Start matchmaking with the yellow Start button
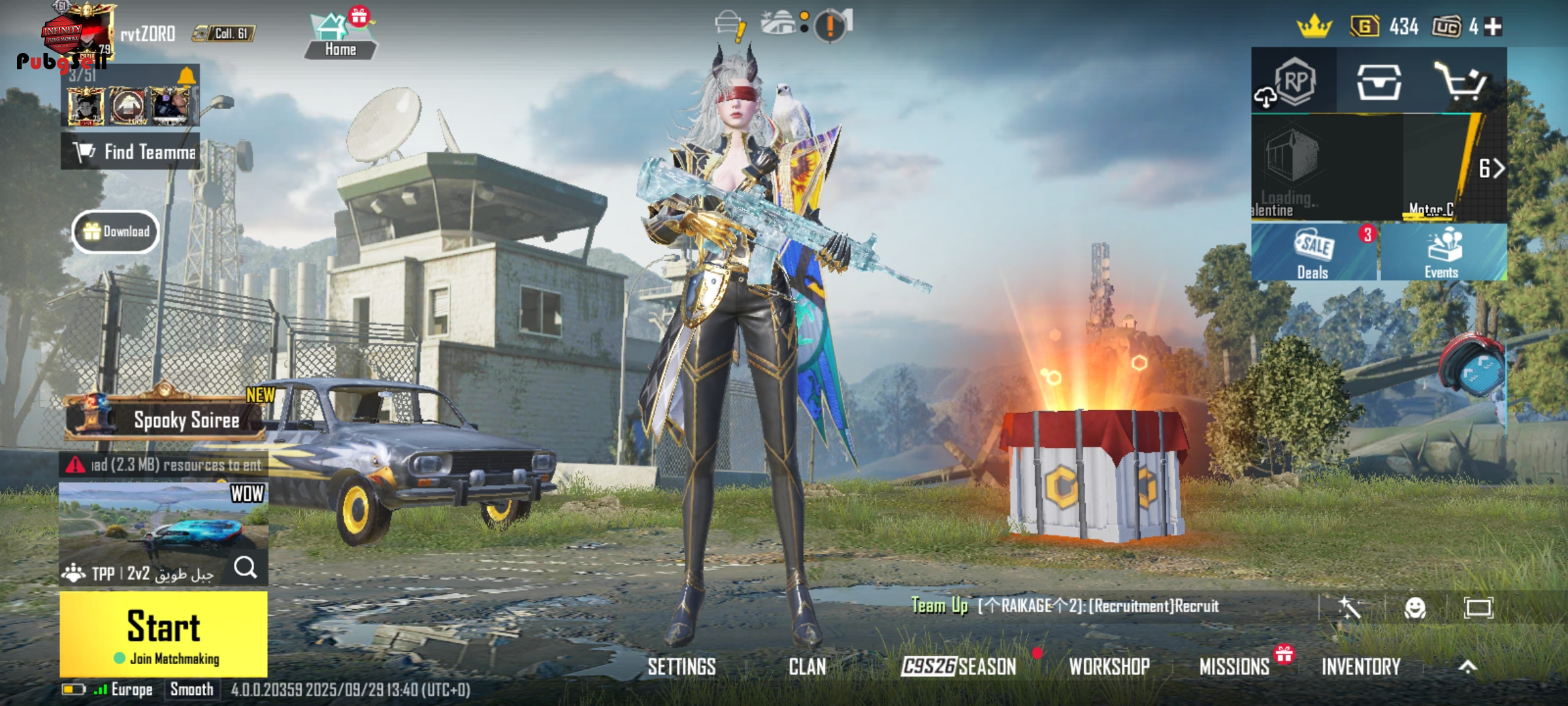 [163, 634]
